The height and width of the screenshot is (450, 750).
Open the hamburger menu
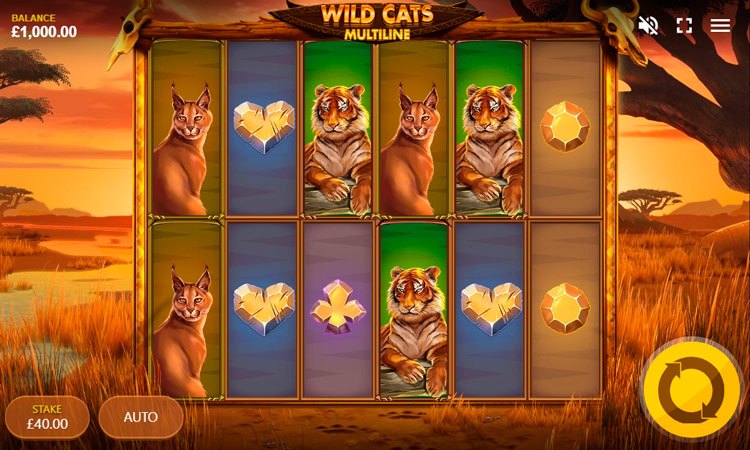click(x=720, y=26)
